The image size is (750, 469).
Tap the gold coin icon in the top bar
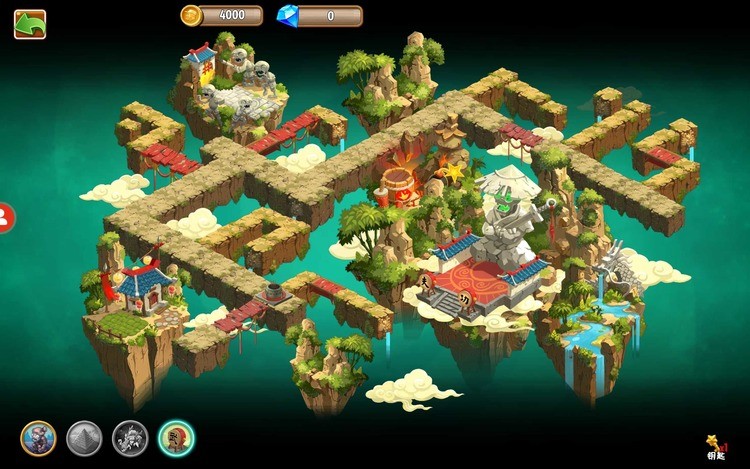point(191,15)
